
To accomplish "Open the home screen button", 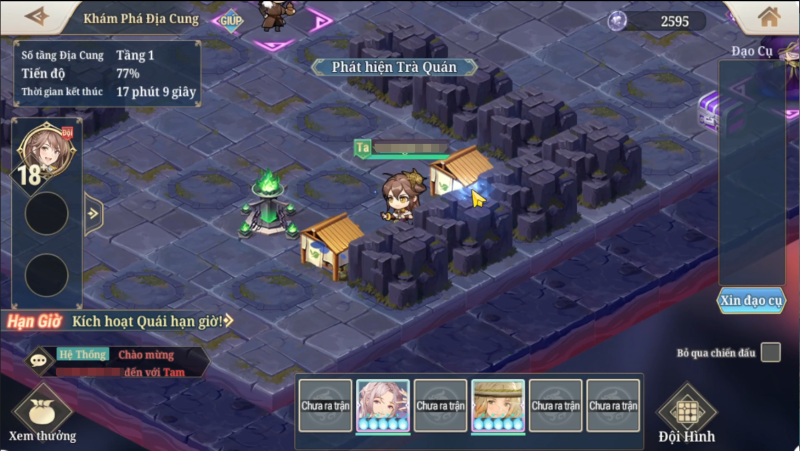I will (x=769, y=16).
